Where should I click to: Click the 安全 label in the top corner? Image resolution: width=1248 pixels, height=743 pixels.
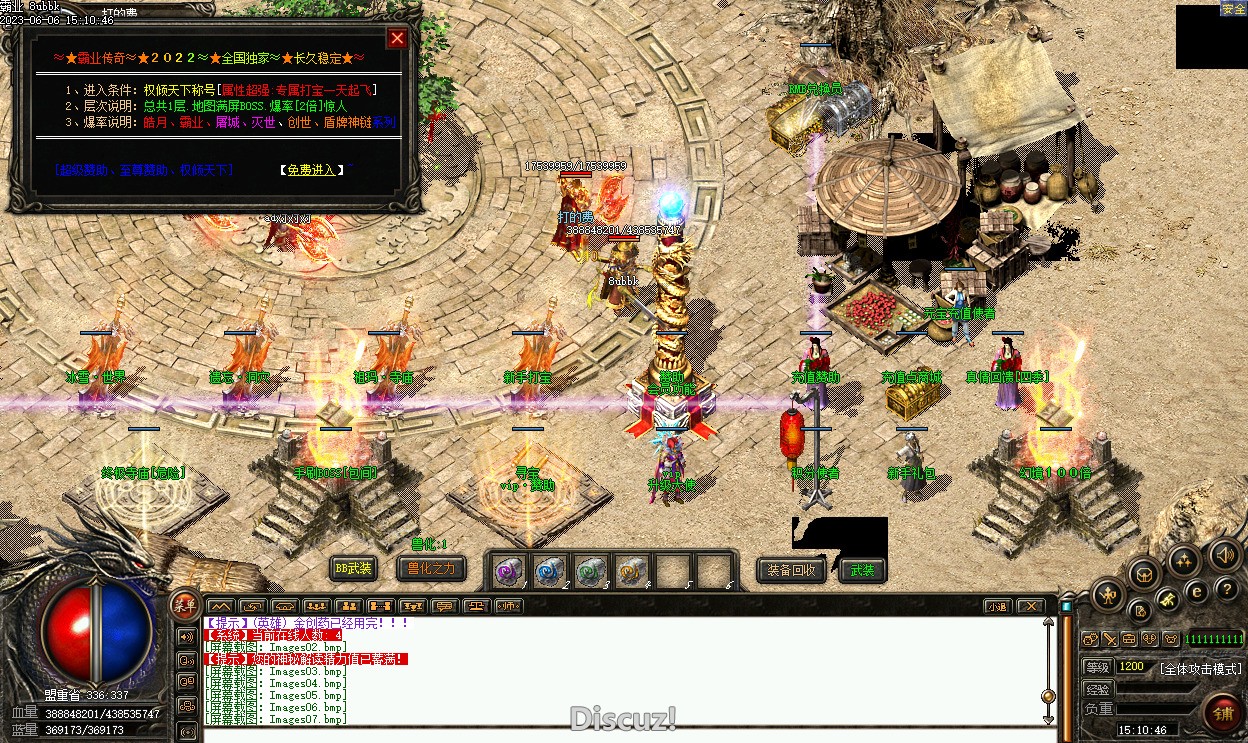click(x=1233, y=9)
